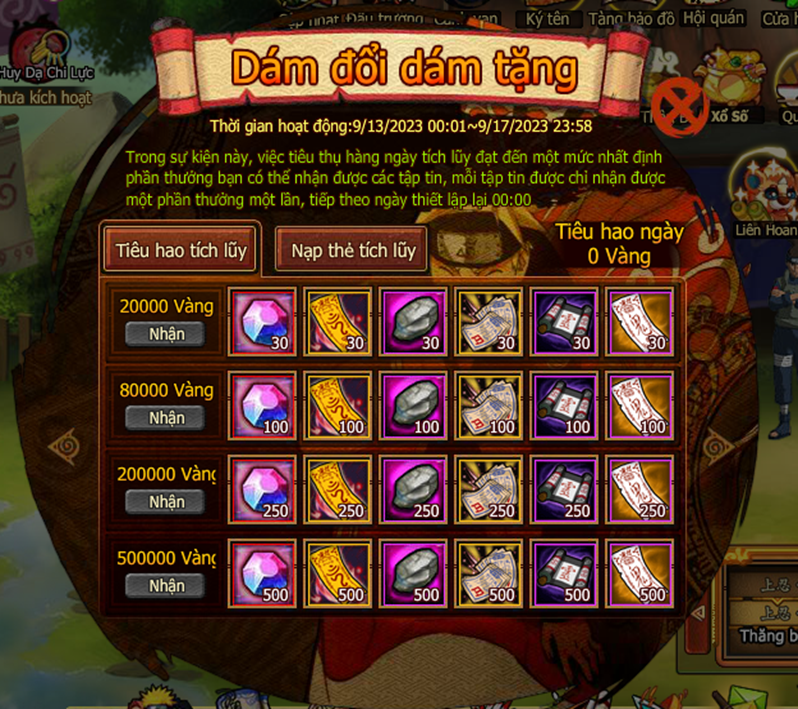
Task: Inspect the gray stone in 80000 Vàng row
Action: click(413, 406)
